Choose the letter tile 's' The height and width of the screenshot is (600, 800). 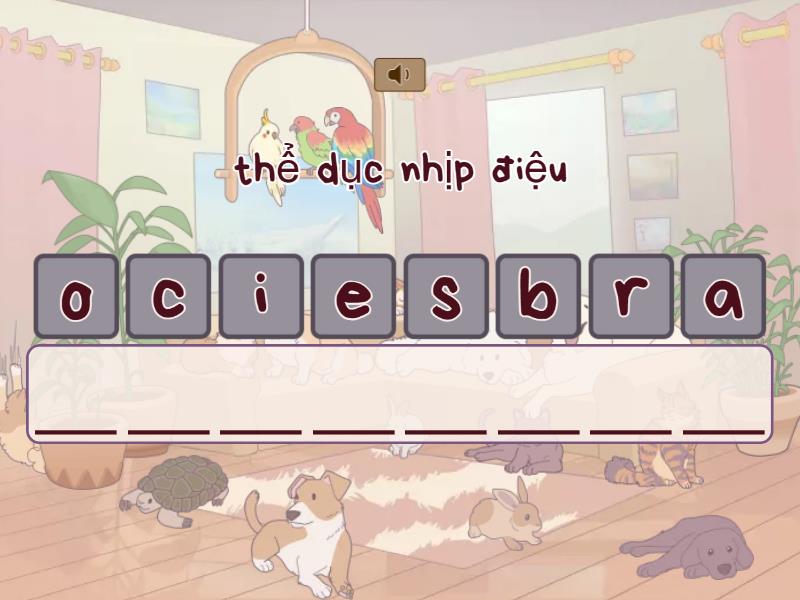[446, 296]
